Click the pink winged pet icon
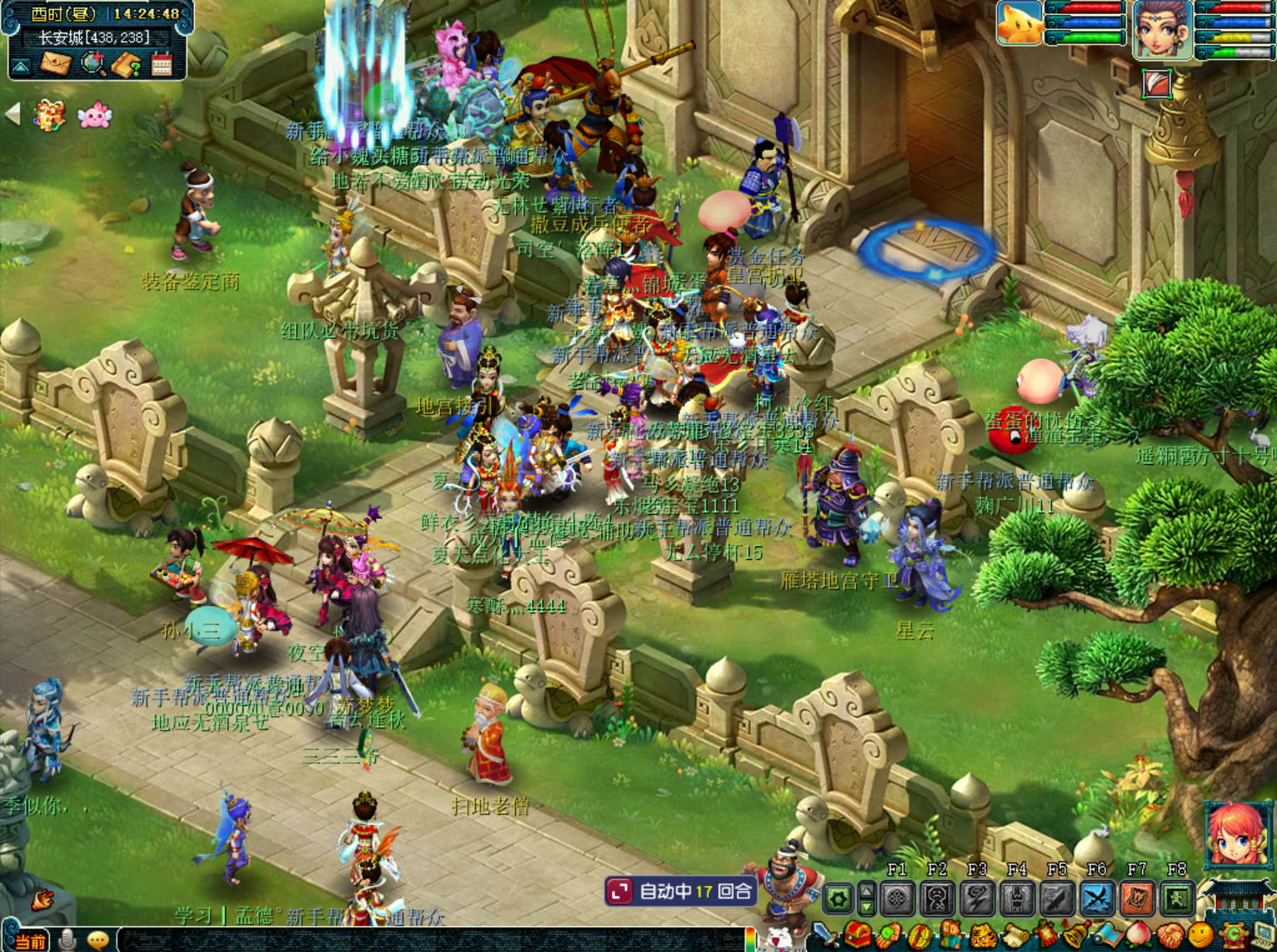The image size is (1277, 952). pos(94,116)
